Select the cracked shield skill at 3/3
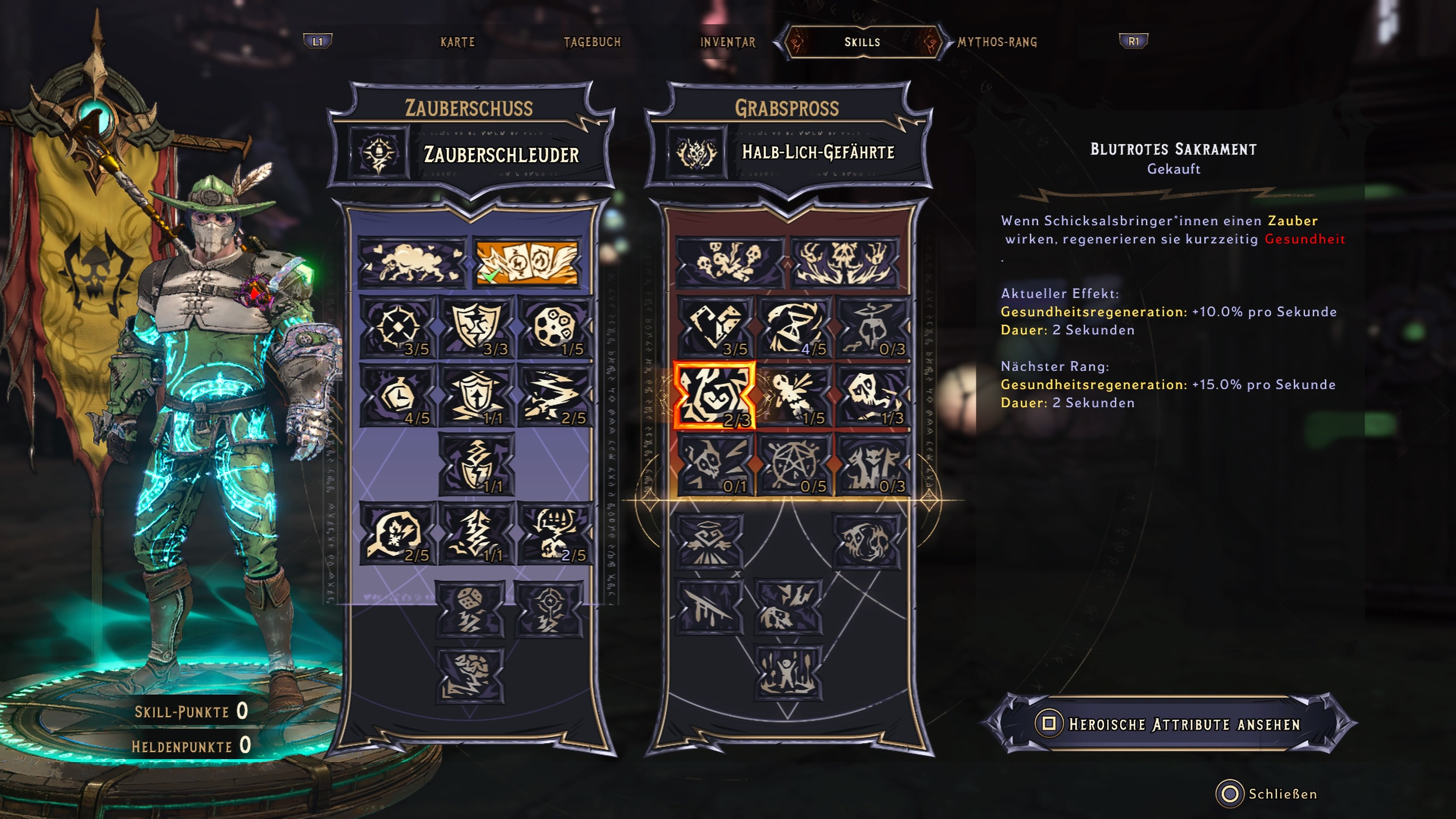 (477, 327)
